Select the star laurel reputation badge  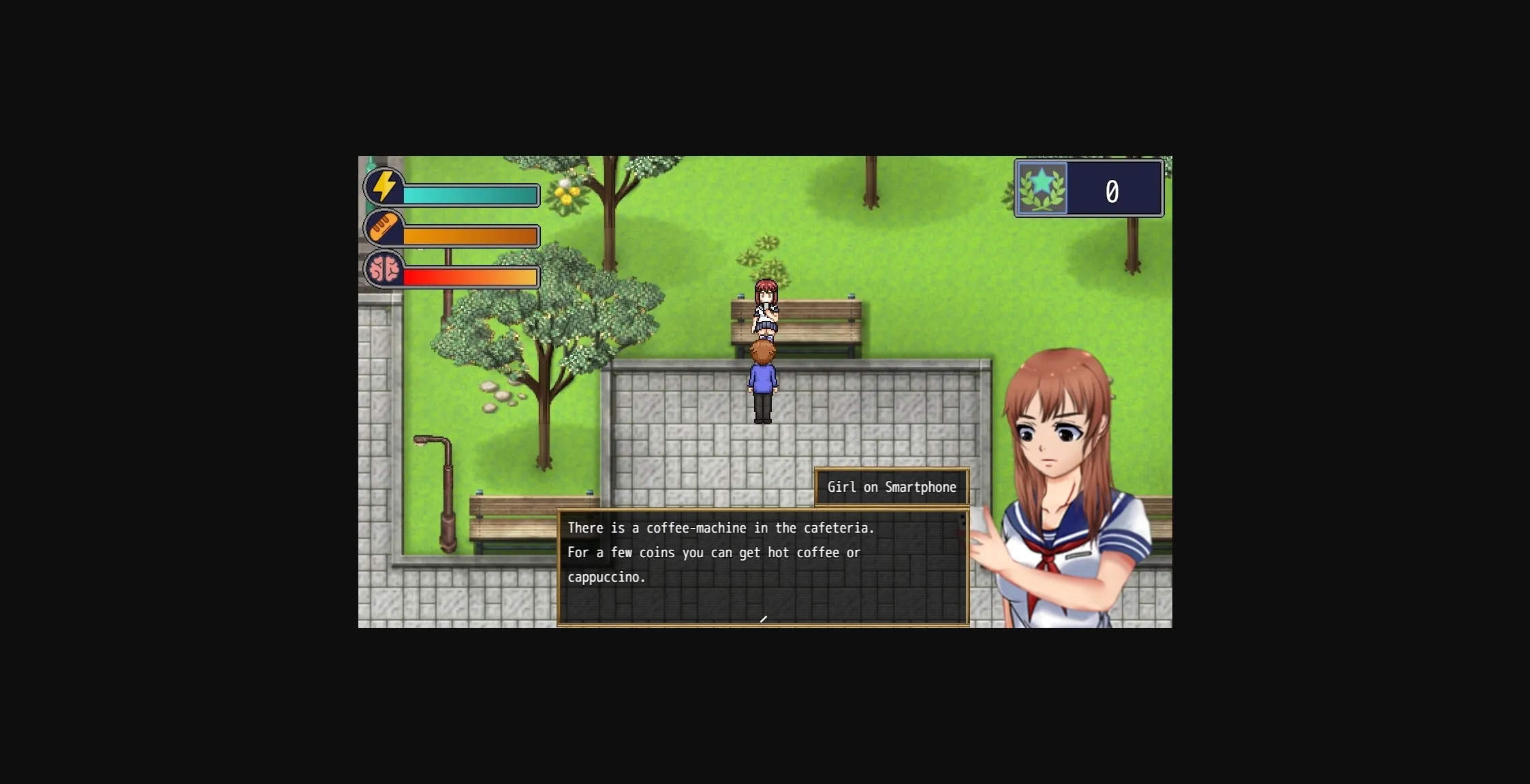1042,189
